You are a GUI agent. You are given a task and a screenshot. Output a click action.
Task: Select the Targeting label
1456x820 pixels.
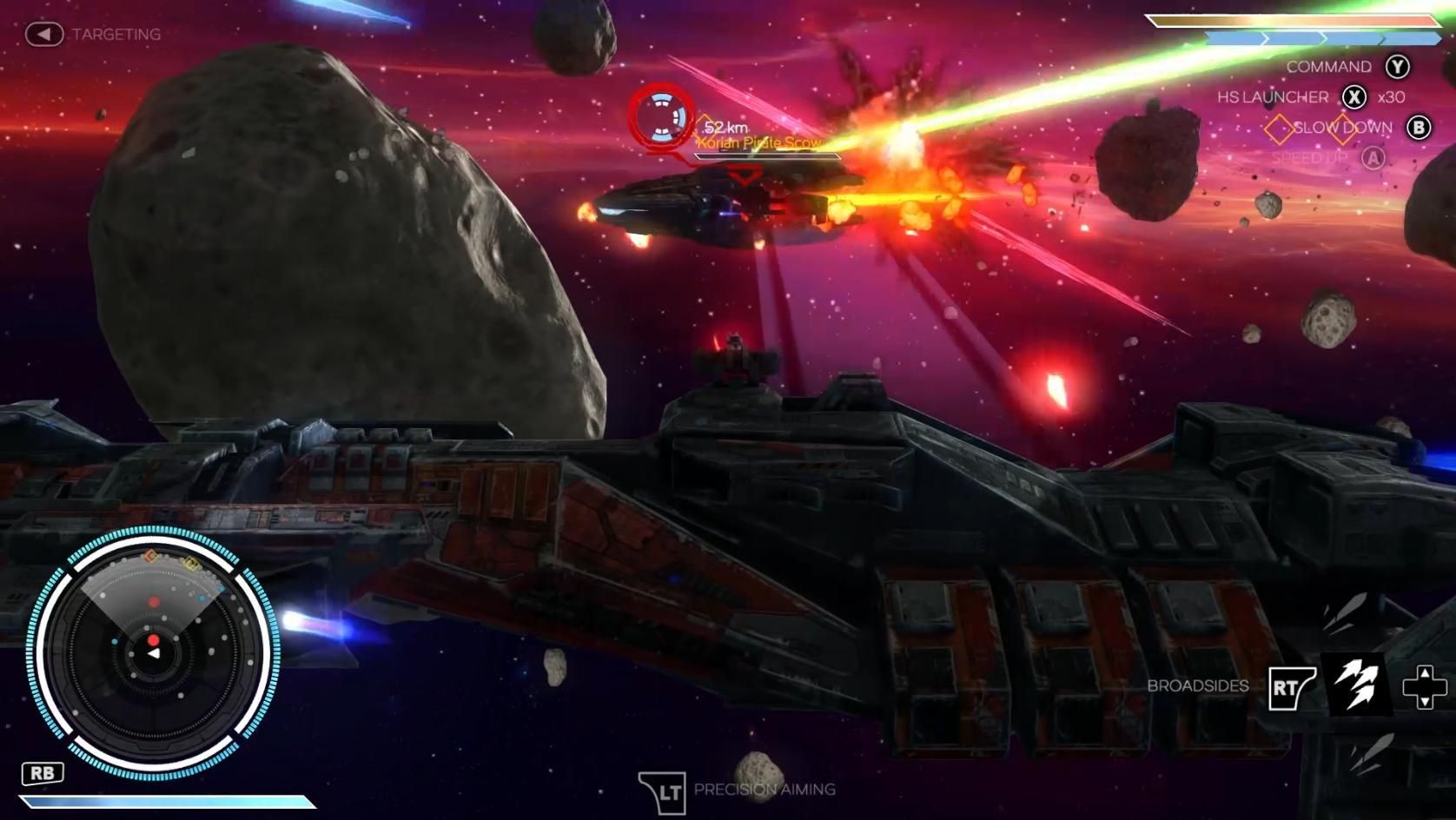click(116, 35)
